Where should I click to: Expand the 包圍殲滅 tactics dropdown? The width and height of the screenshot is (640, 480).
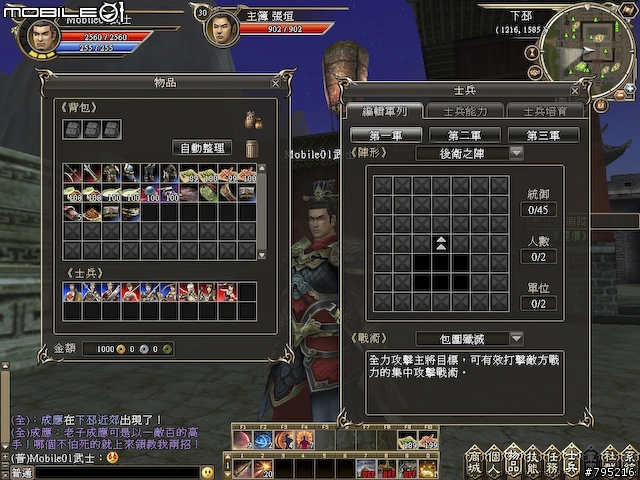click(516, 339)
